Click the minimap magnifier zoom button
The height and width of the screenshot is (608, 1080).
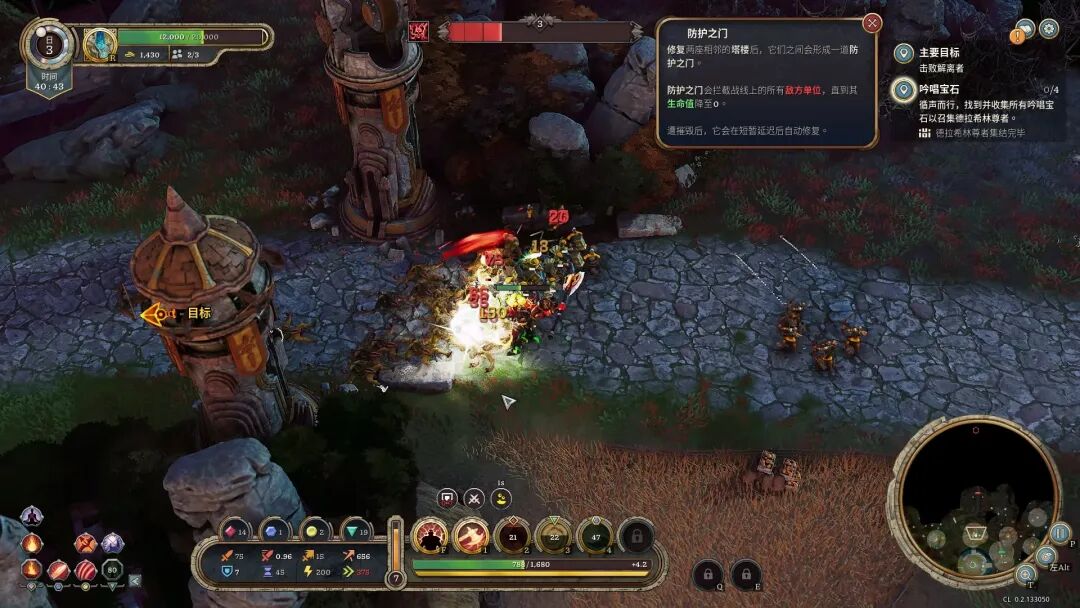point(1025,574)
